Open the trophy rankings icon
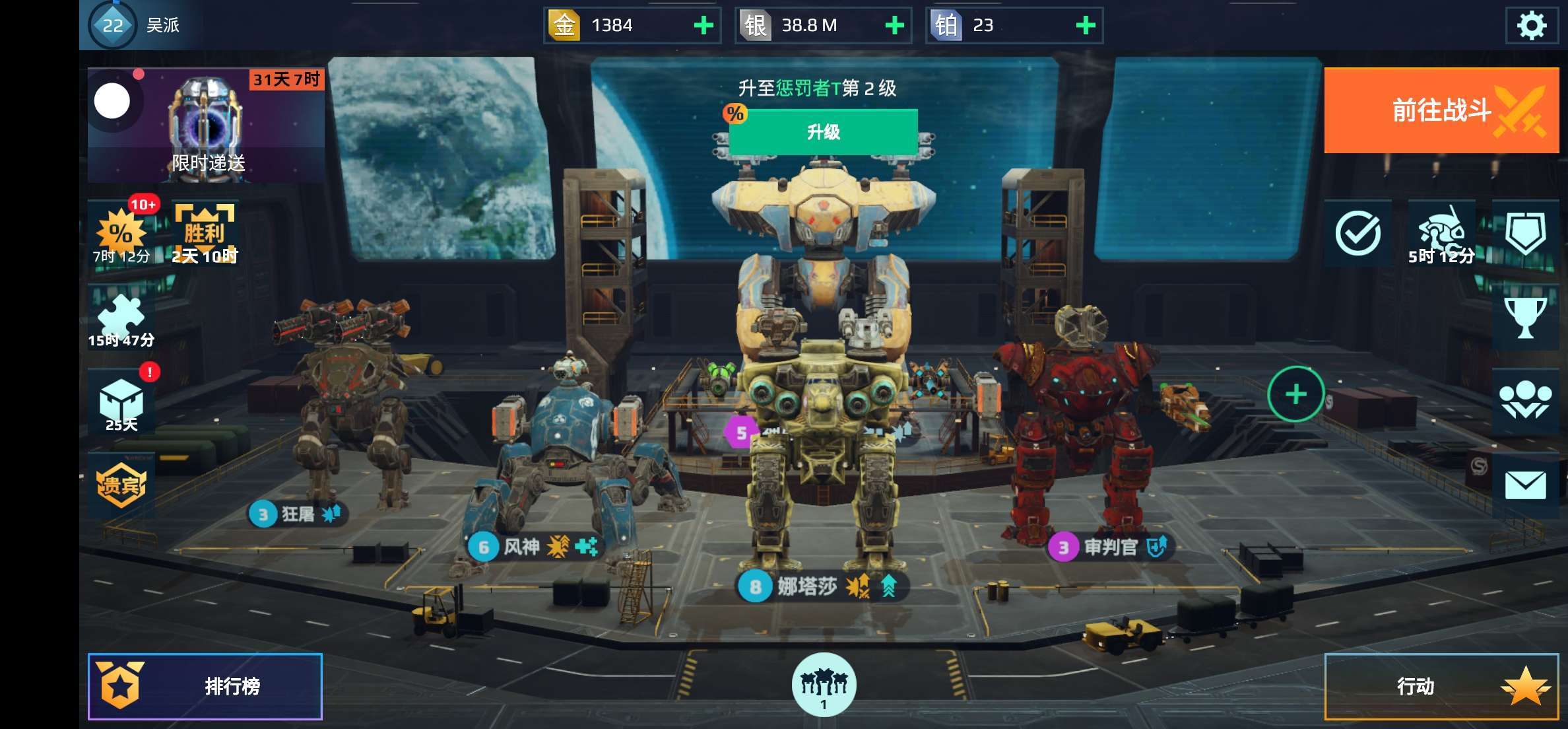1568x729 pixels. pyautogui.click(x=1525, y=317)
